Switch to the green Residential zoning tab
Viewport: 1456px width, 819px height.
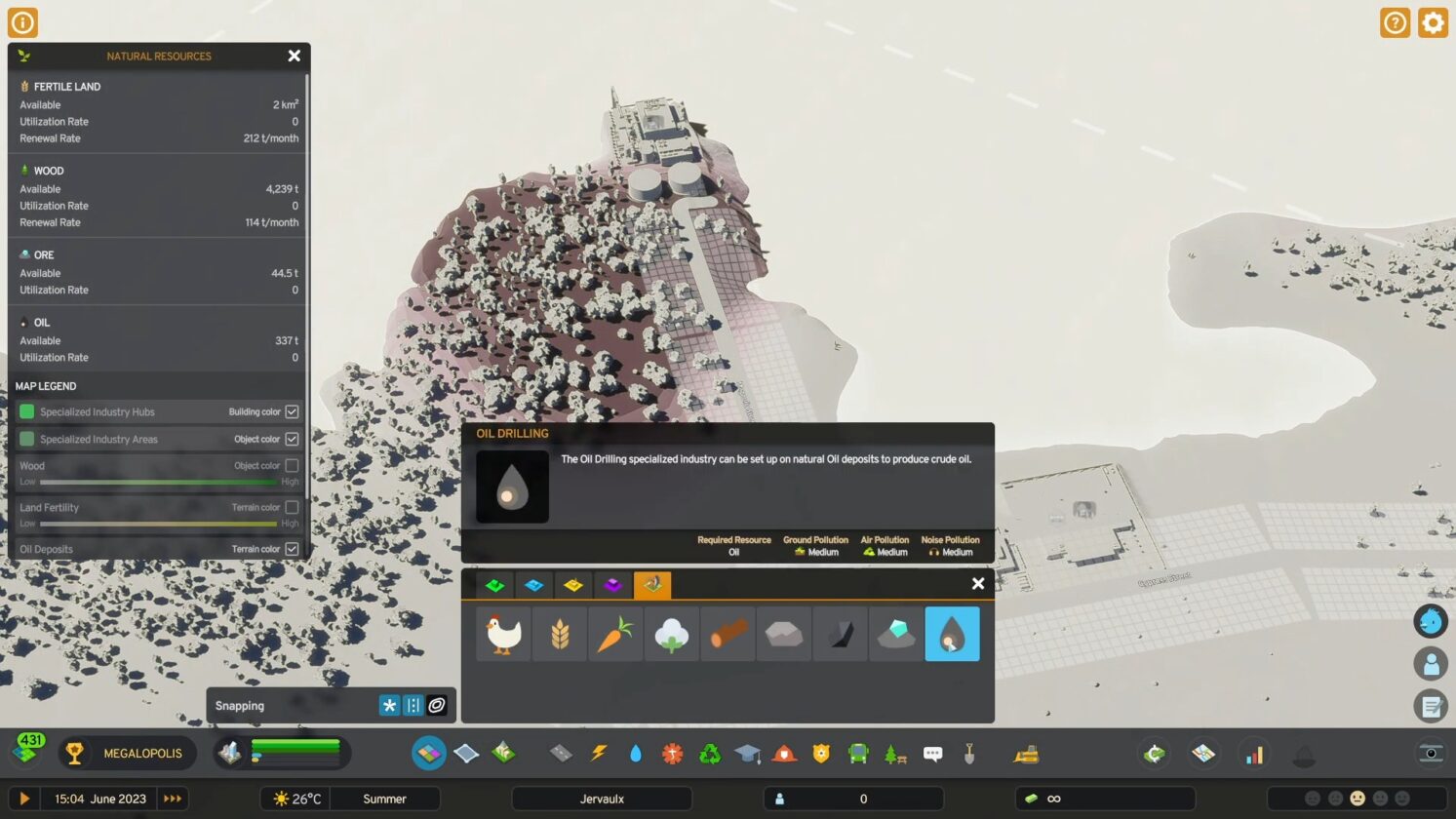[494, 584]
